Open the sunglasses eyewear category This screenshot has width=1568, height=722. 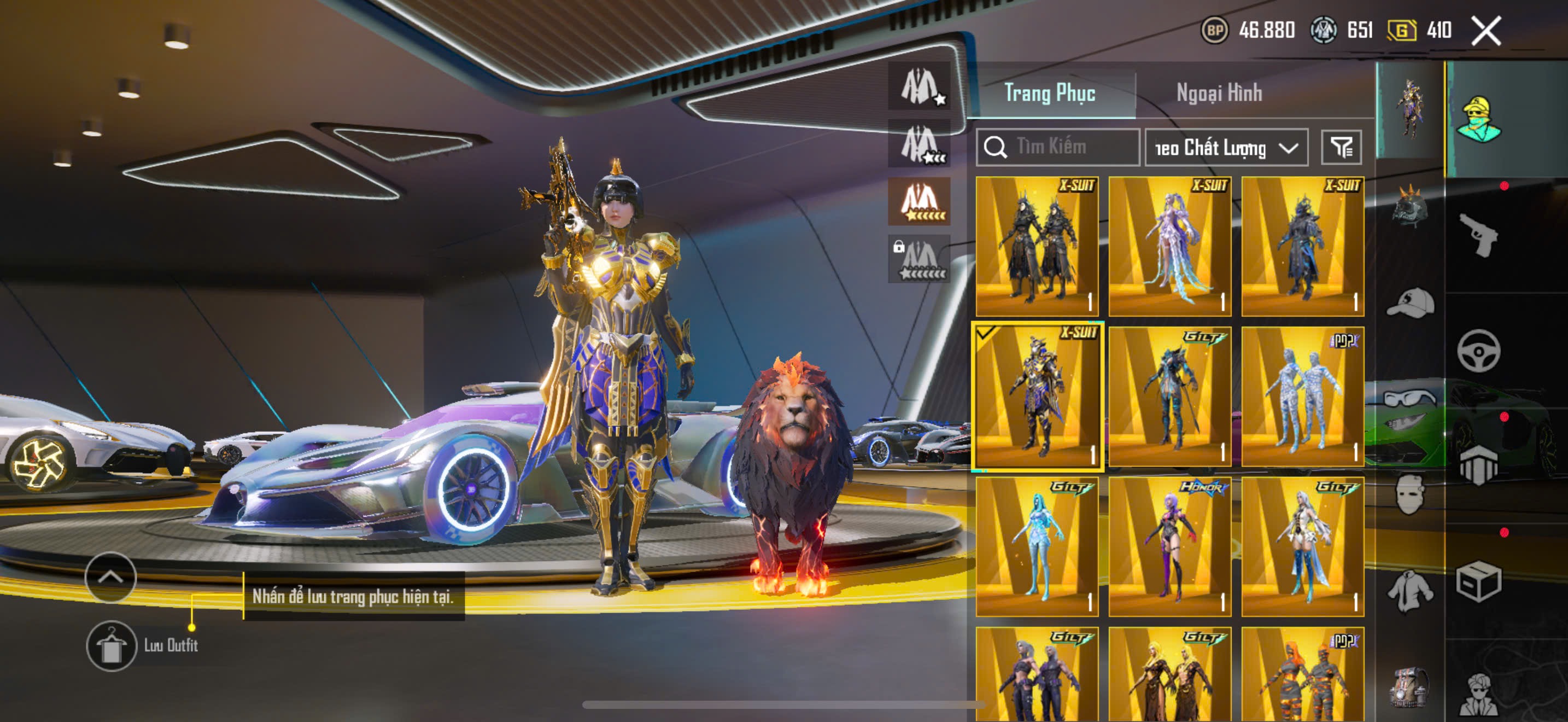(1410, 400)
